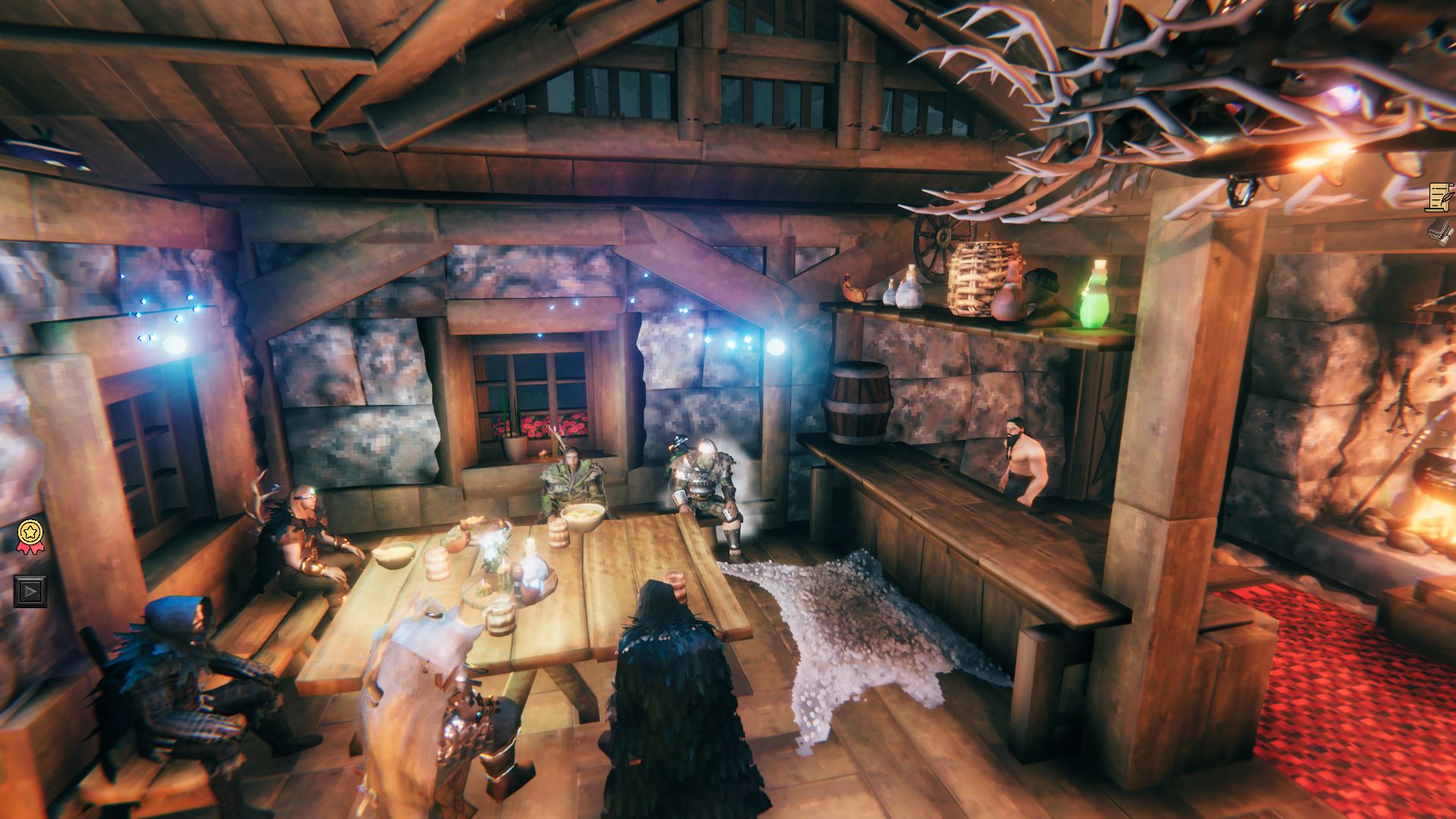This screenshot has height=819, width=1456.
Task: Select the grey book and scroll icon
Action: 1439,231
